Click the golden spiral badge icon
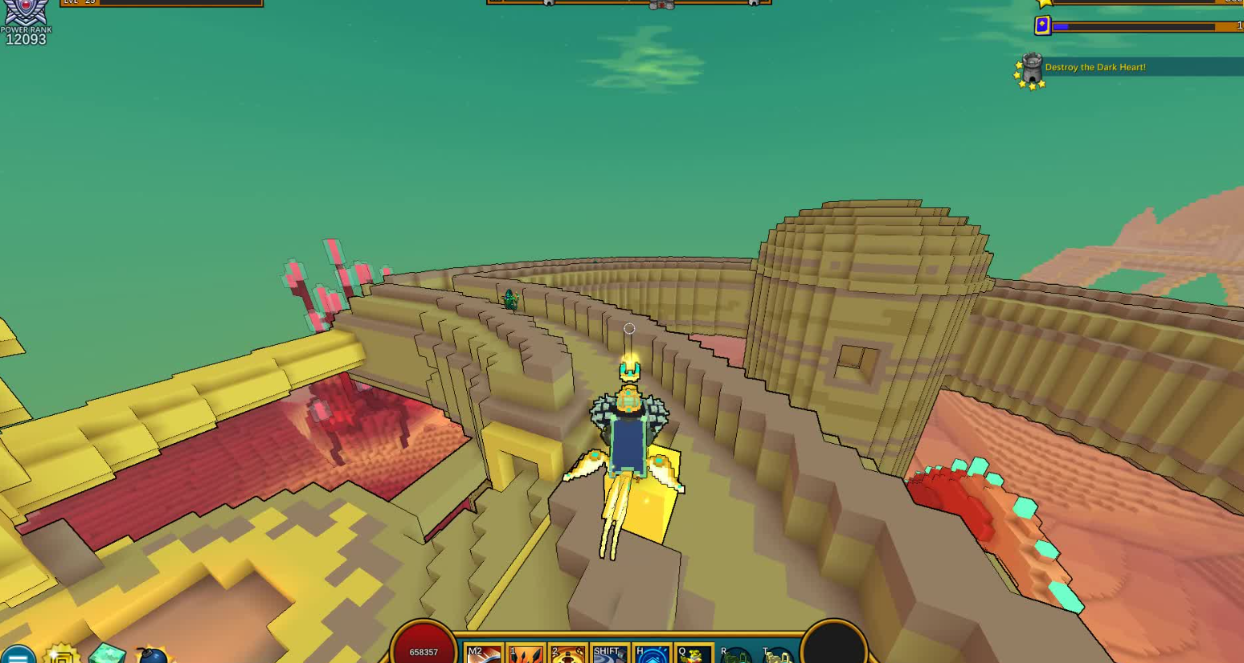 pyautogui.click(x=62, y=655)
